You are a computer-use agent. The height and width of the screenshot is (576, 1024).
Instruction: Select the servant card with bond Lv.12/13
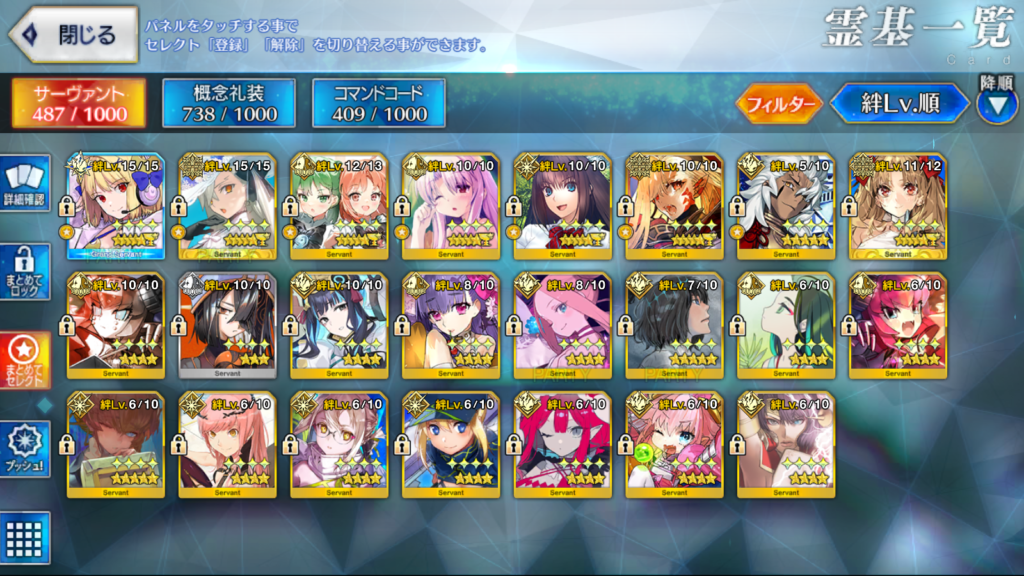[340, 205]
